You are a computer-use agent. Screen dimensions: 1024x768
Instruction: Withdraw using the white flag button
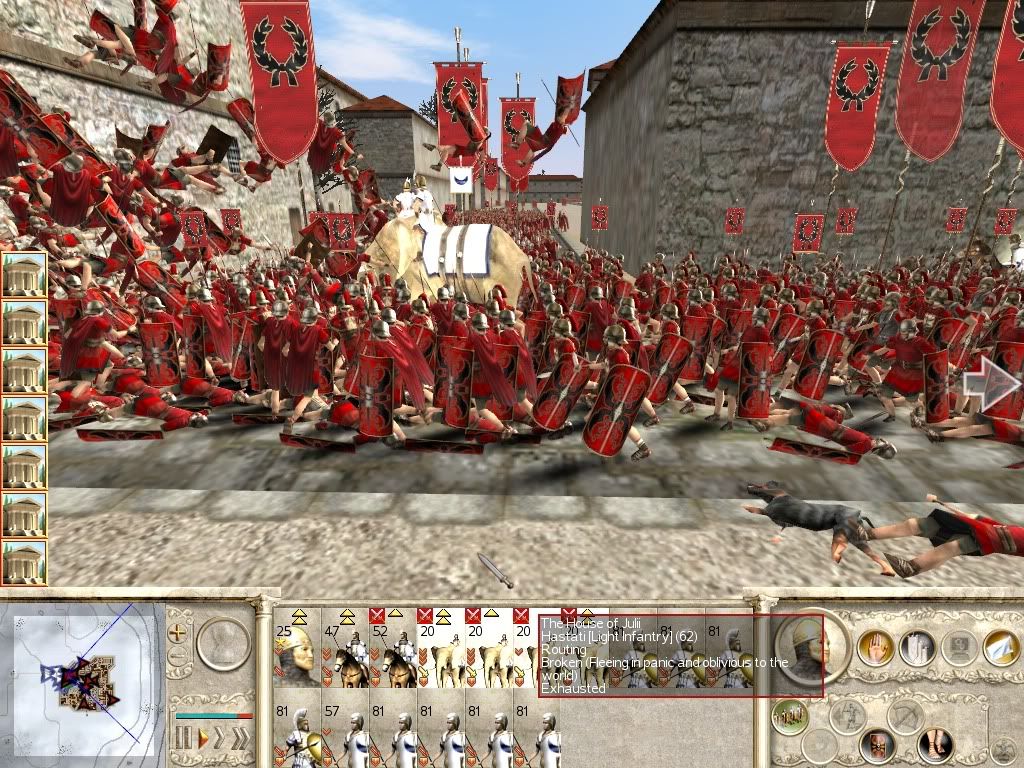pos(1000,648)
